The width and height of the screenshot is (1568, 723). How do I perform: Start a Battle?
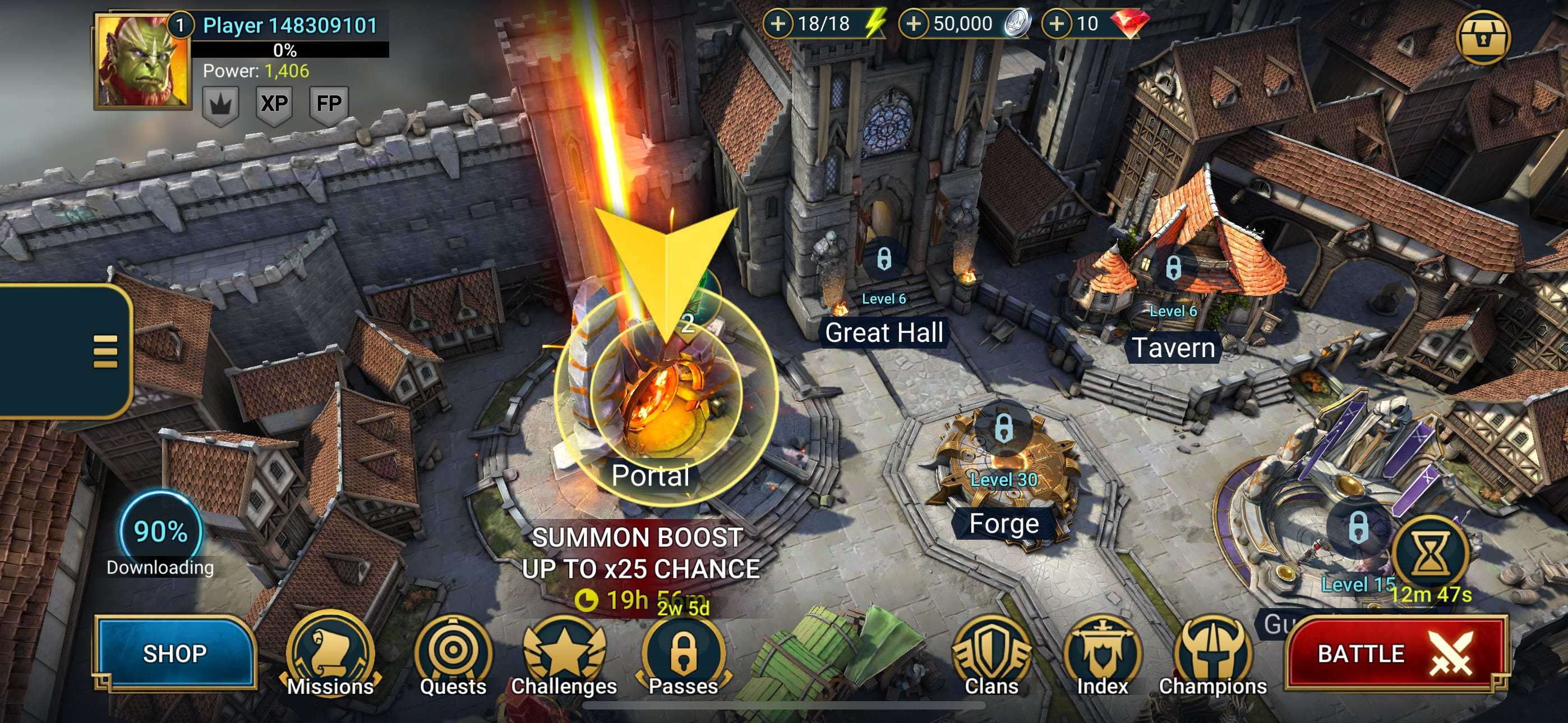click(x=1395, y=654)
